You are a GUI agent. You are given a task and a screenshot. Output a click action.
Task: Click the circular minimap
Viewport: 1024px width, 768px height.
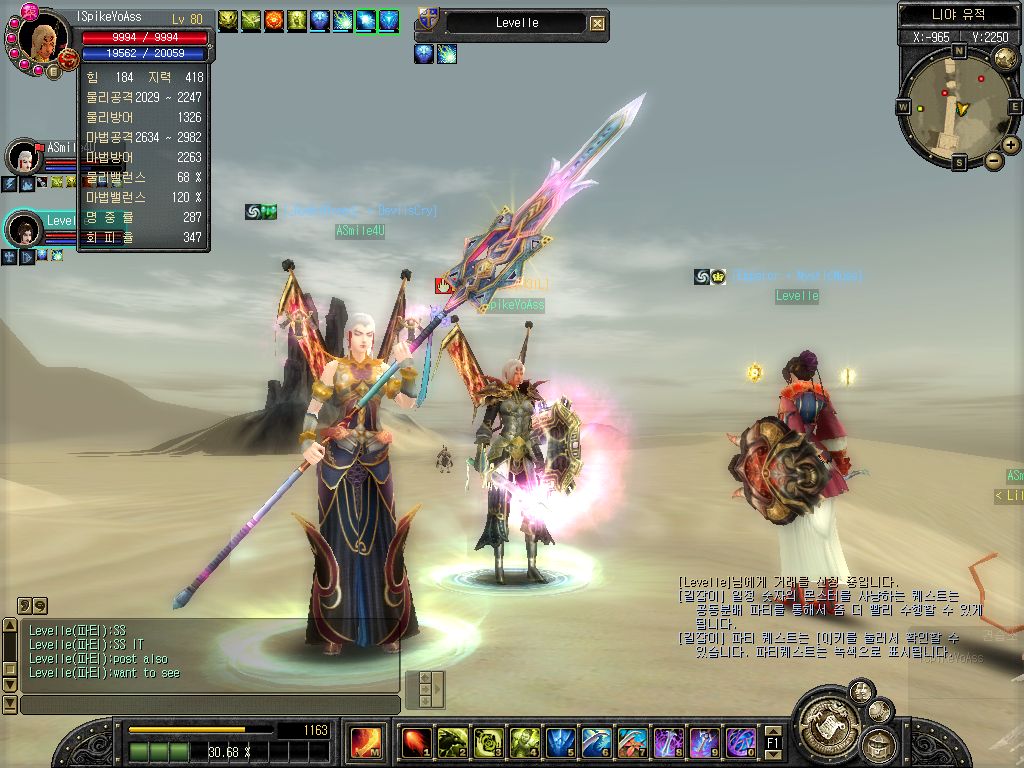tap(959, 105)
